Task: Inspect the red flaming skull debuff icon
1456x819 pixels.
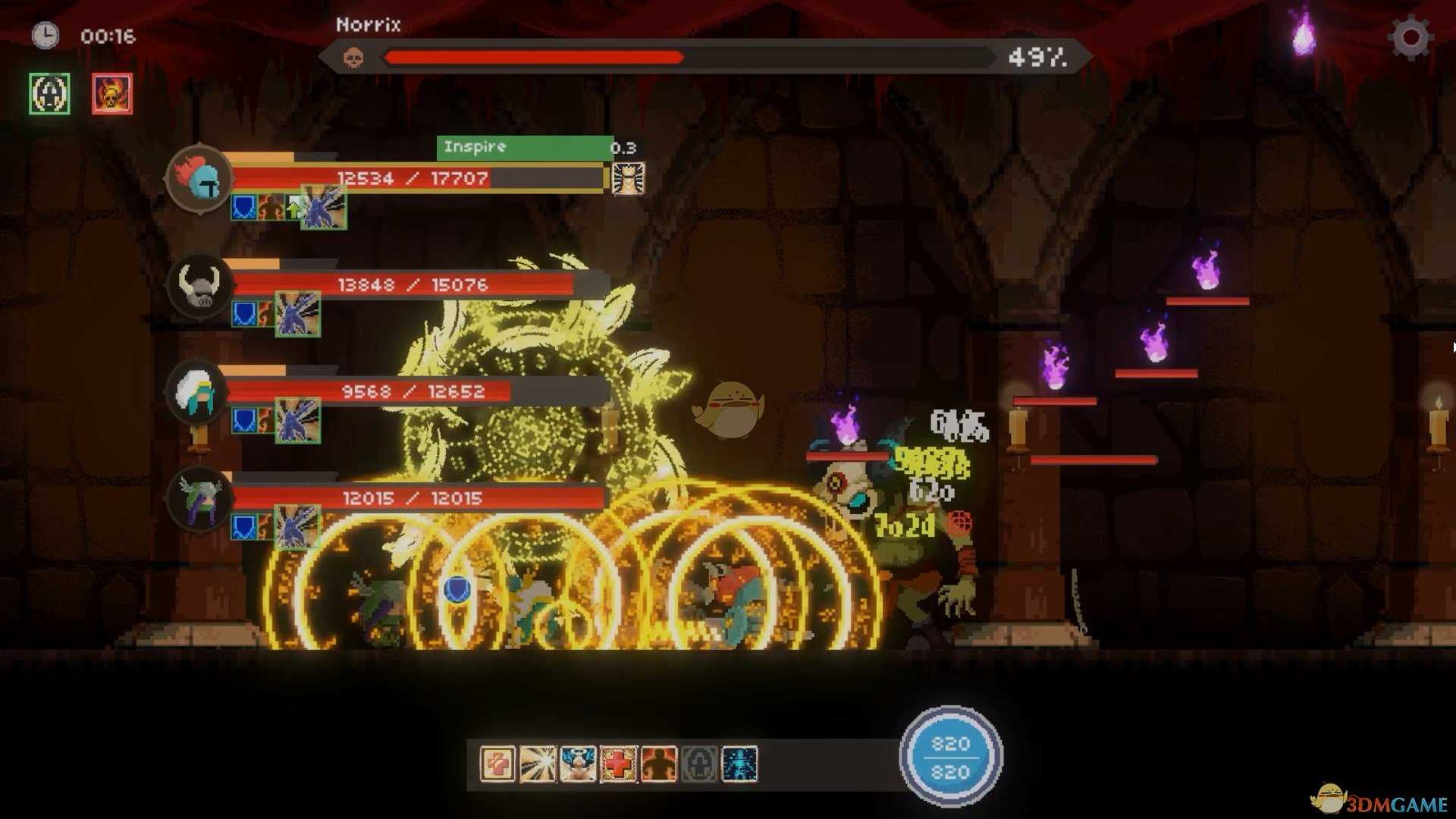Action: coord(112,94)
